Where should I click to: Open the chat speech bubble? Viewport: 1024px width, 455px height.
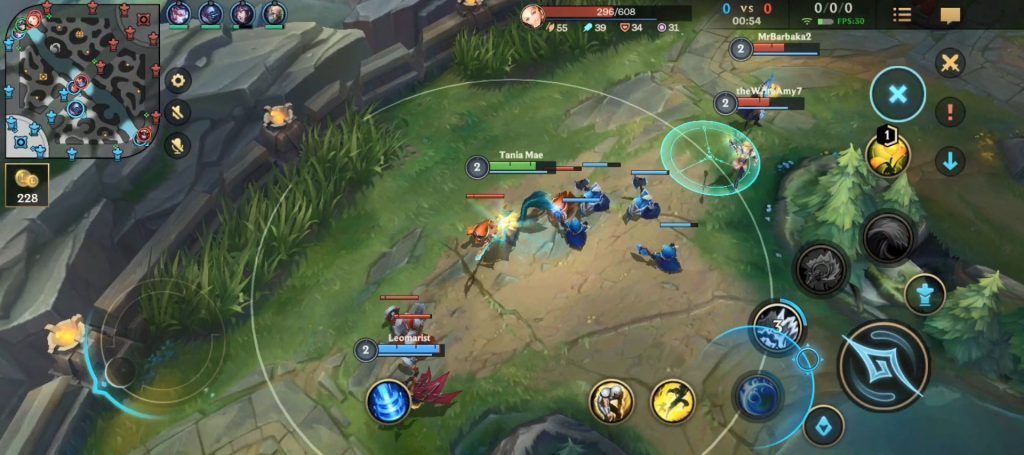[950, 15]
